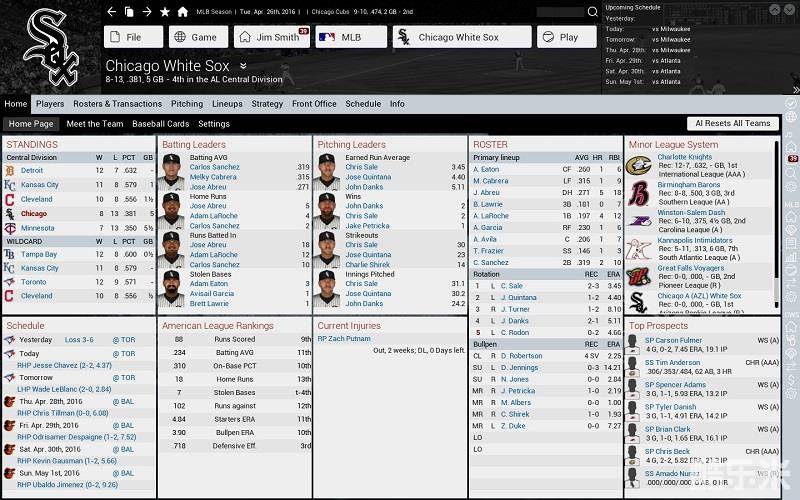Click the home icon in top toolbar
This screenshot has height=500, width=800.
click(x=182, y=12)
